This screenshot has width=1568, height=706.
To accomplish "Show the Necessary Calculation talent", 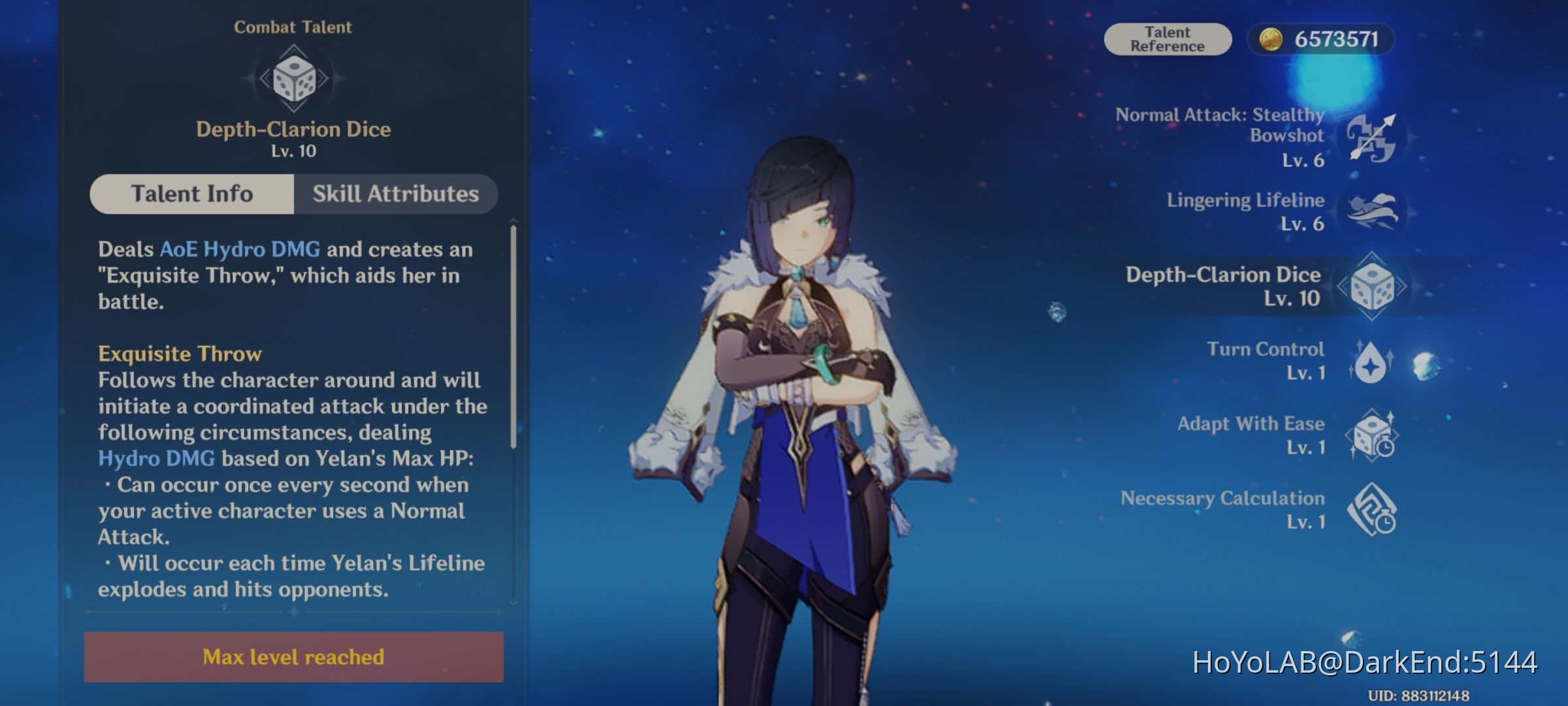I will coord(1371,510).
